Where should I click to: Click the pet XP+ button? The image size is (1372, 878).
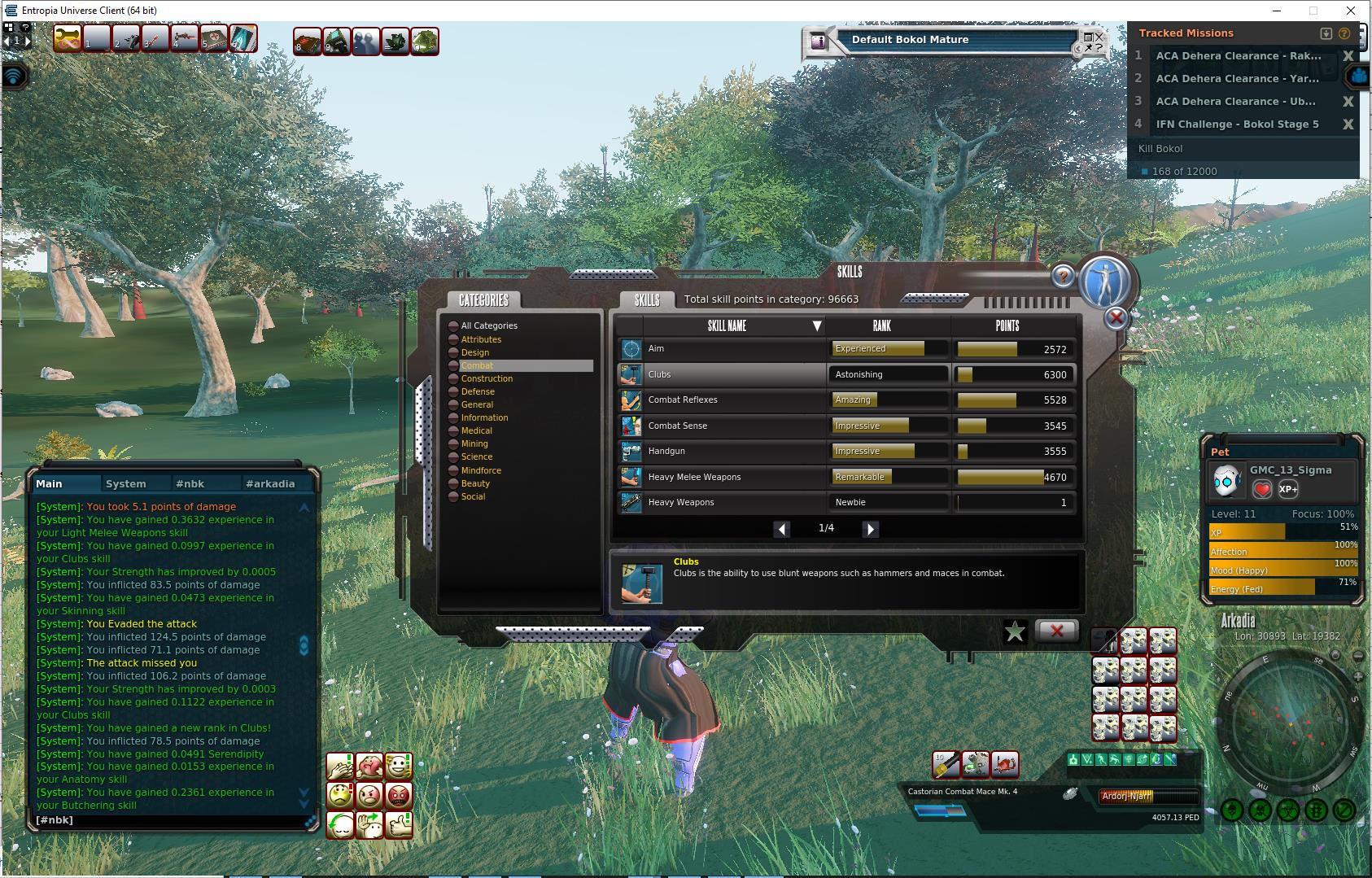point(1288,489)
